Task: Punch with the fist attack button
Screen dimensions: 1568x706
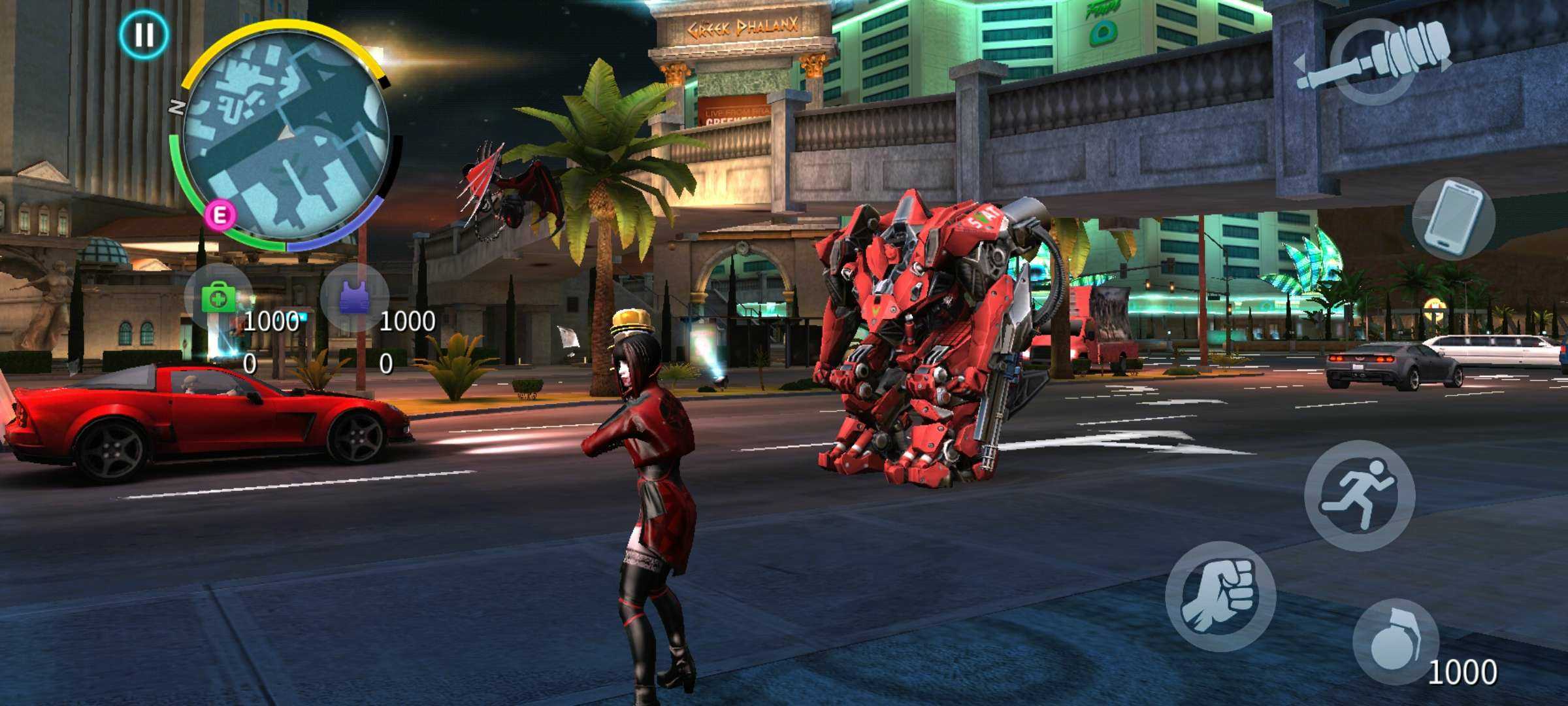Action: (1220, 596)
